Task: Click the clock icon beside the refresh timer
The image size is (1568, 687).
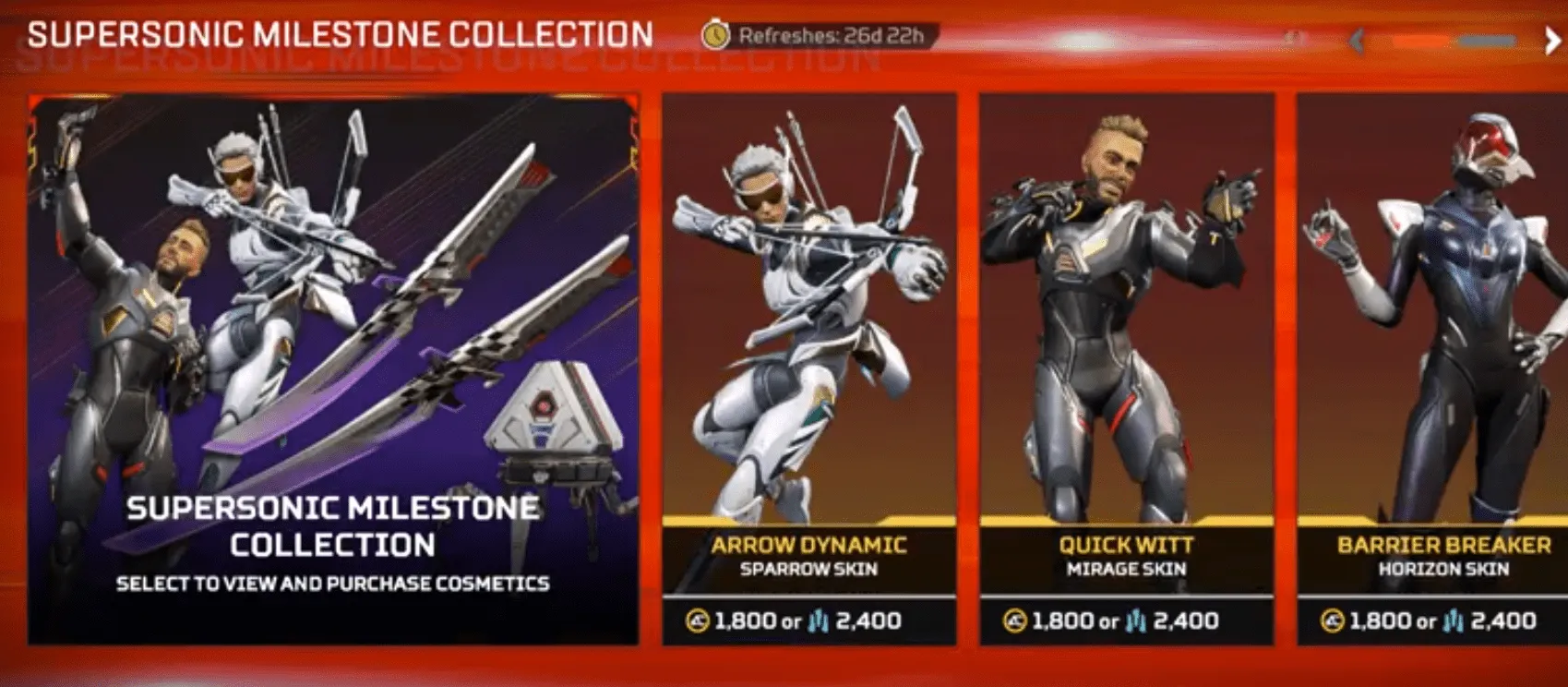Action: 716,34
